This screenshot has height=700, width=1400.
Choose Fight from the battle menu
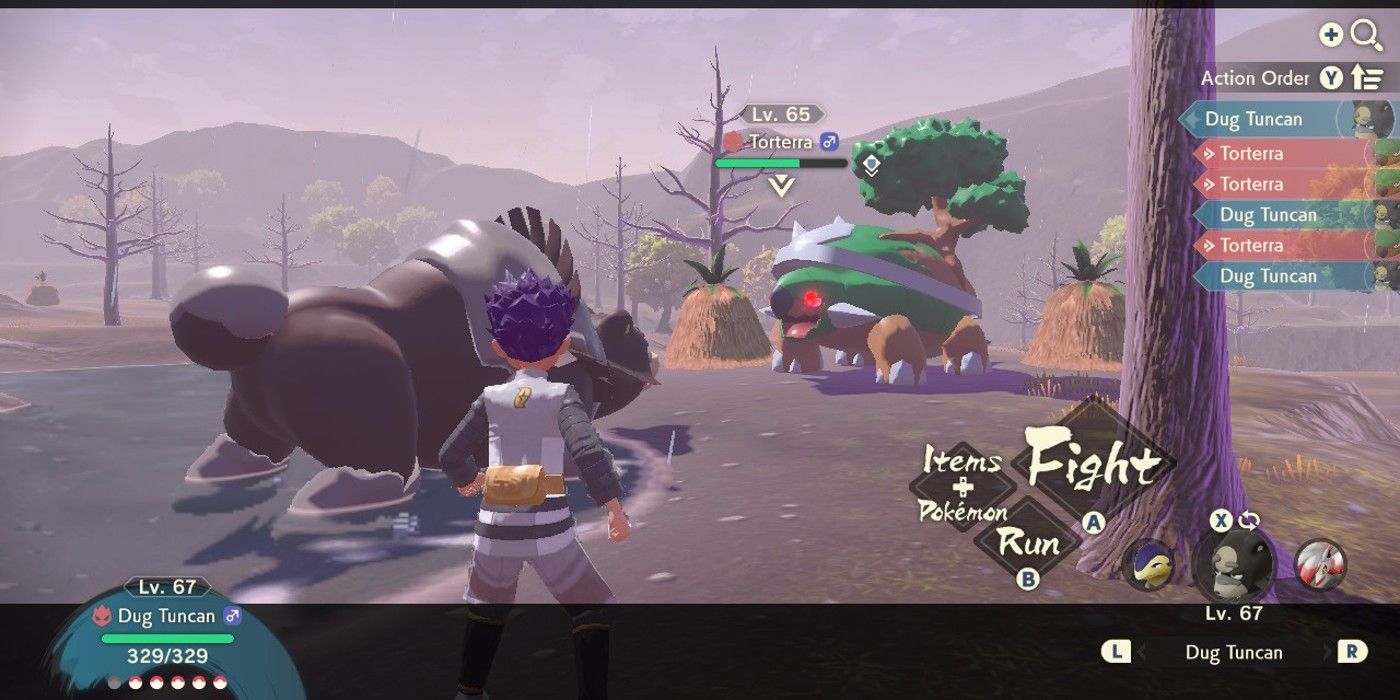point(1092,465)
